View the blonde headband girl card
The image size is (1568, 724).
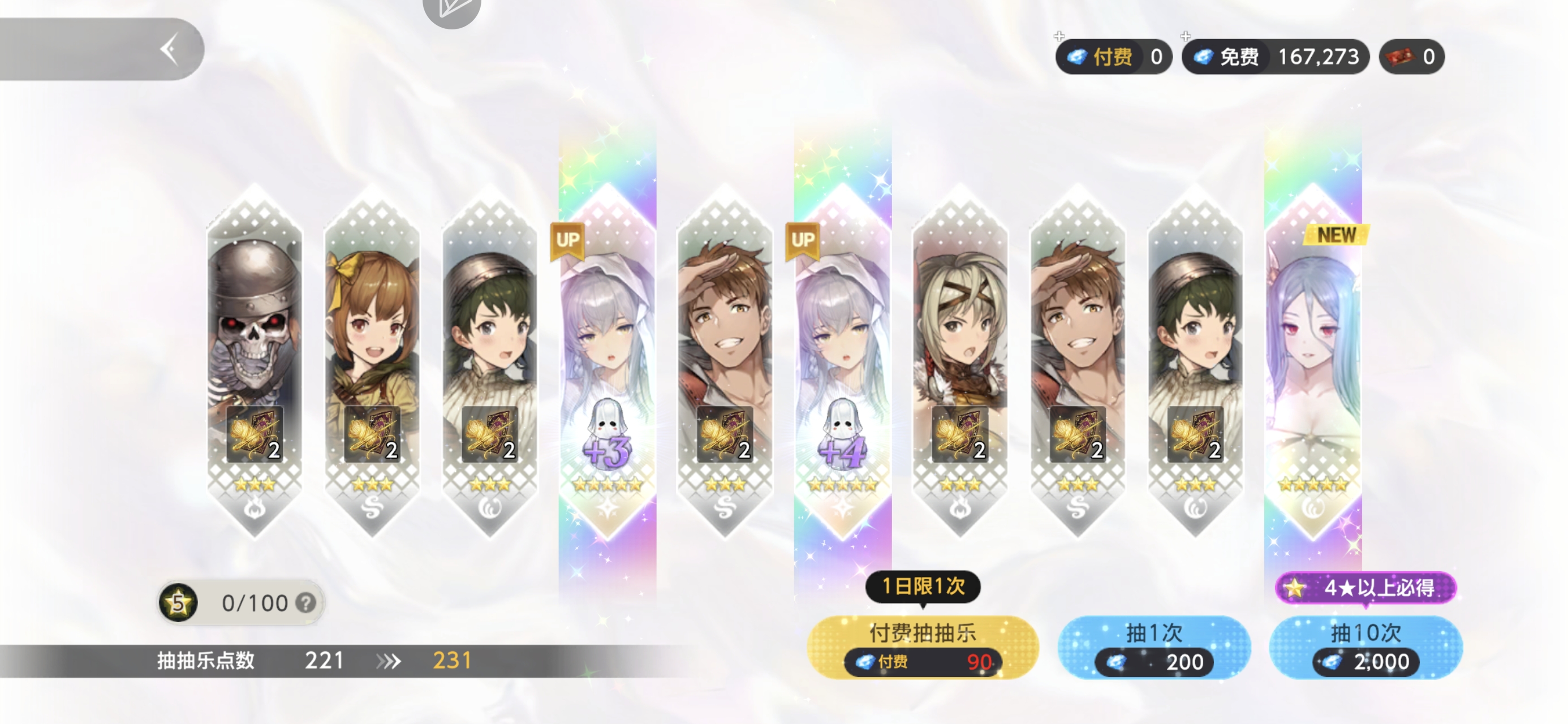tap(960, 360)
